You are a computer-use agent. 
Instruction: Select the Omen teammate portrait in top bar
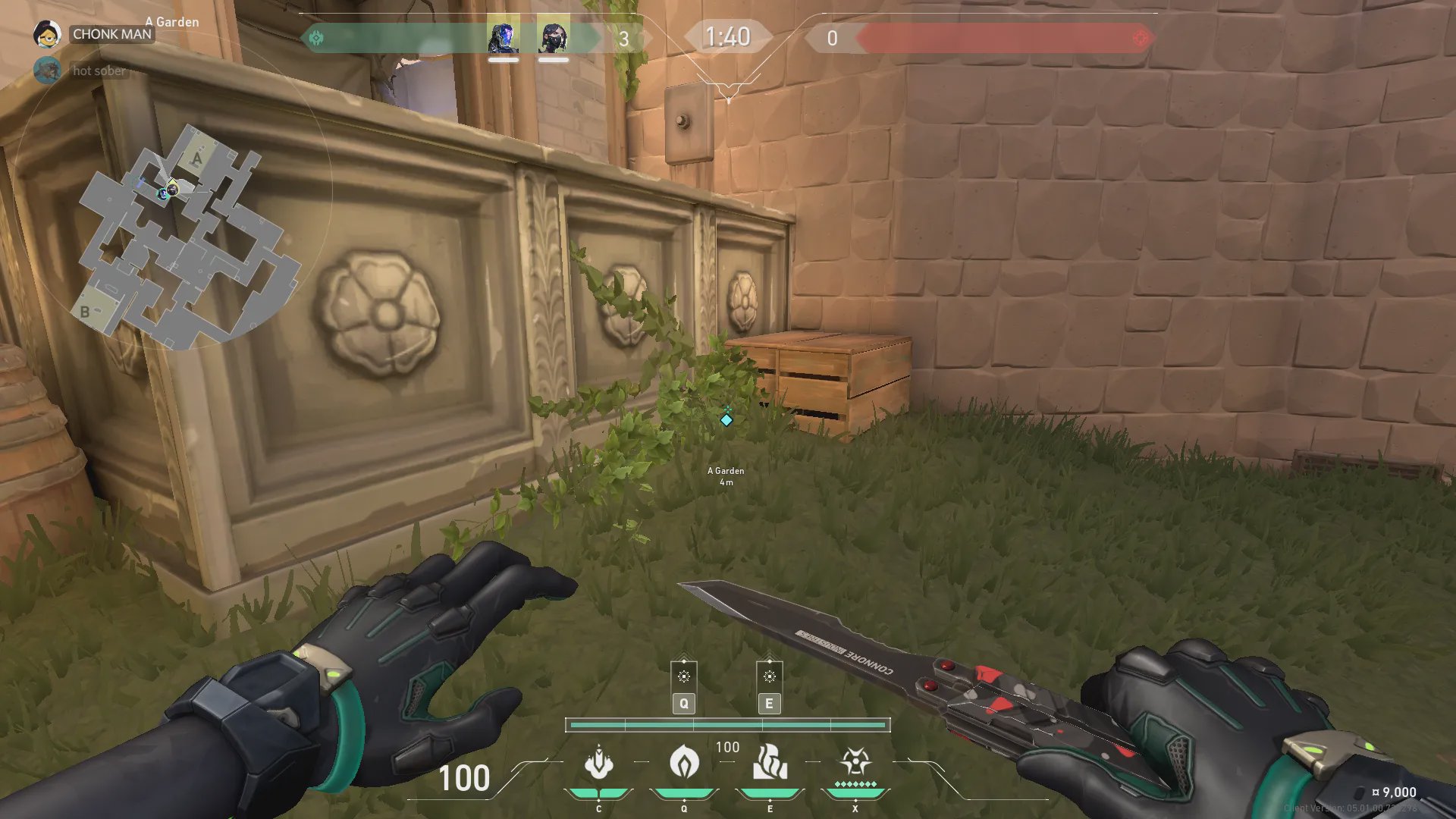[x=503, y=37]
